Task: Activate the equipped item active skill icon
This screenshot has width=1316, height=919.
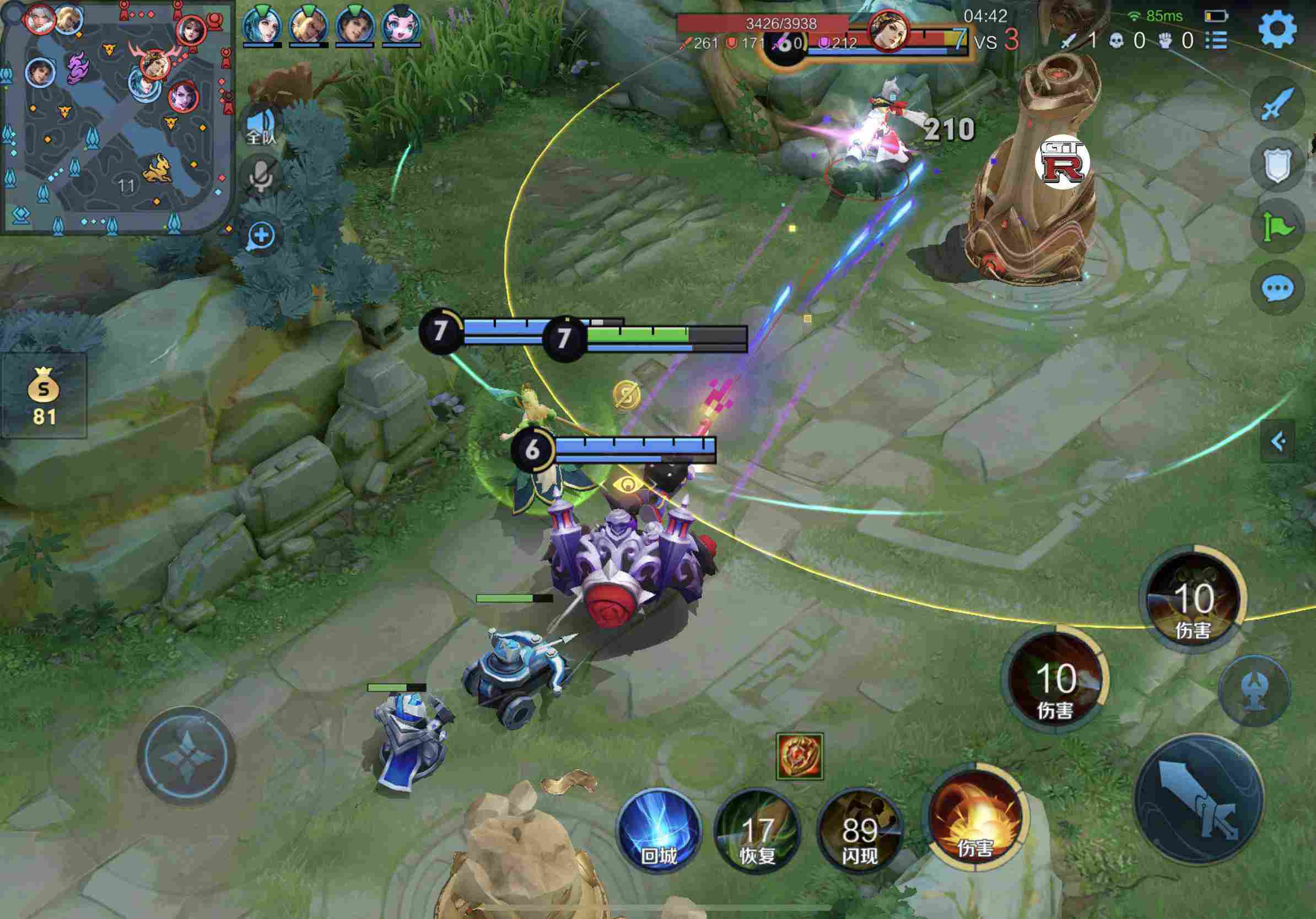Action: coord(800,756)
